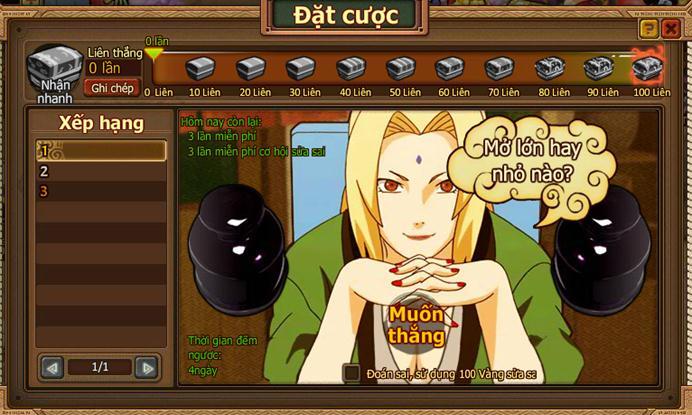This screenshot has width=692, height=415.
Task: Select the 50 Liên reward chest
Action: tap(400, 69)
